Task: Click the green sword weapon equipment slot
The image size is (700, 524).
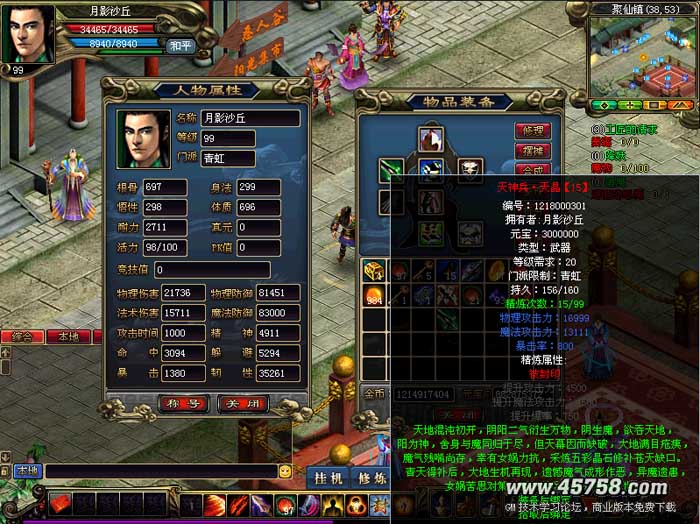Action: coord(390,170)
